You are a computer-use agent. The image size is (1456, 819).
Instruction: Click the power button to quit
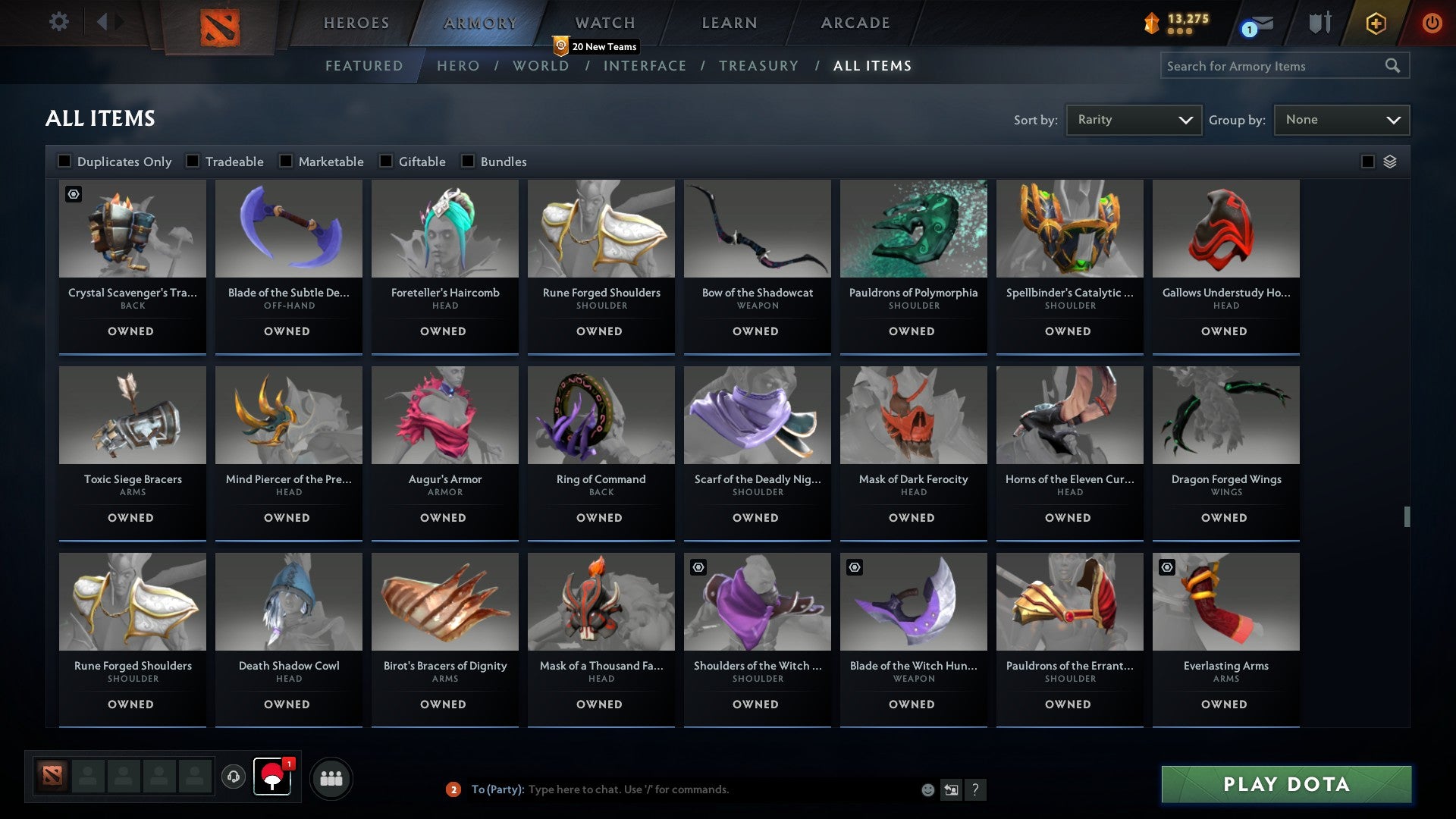click(x=1432, y=23)
